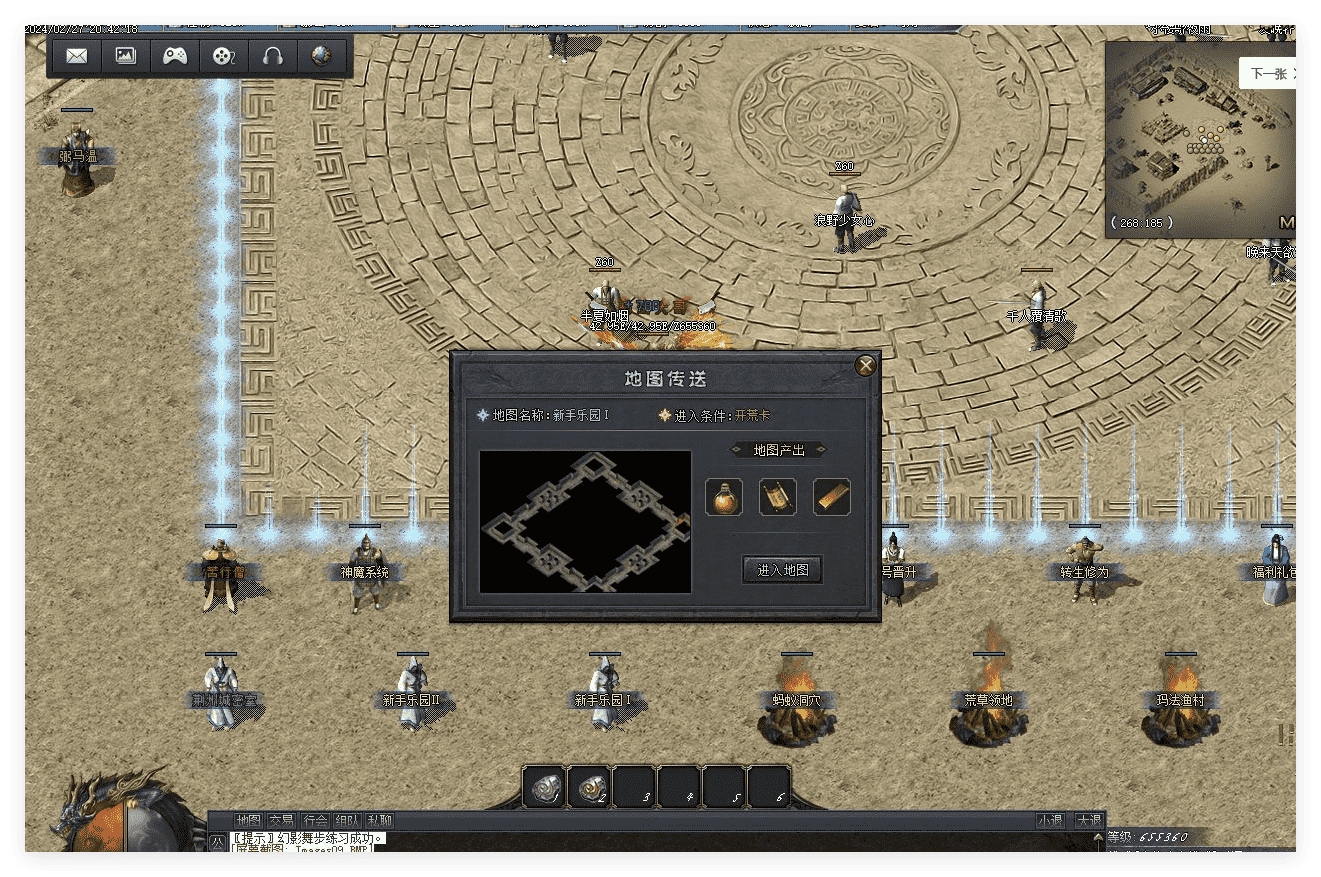
Task: Click the globe toolbar icon
Action: click(321, 56)
